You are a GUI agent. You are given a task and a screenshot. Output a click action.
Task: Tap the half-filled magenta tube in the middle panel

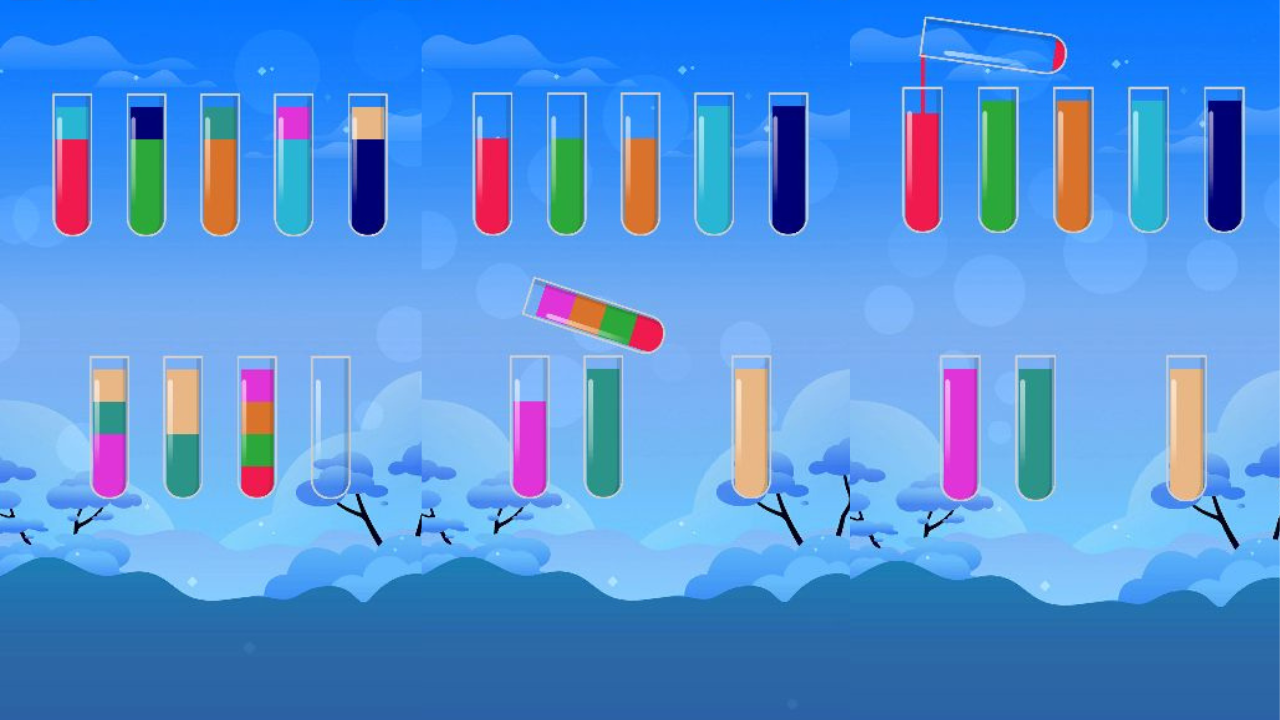530,430
